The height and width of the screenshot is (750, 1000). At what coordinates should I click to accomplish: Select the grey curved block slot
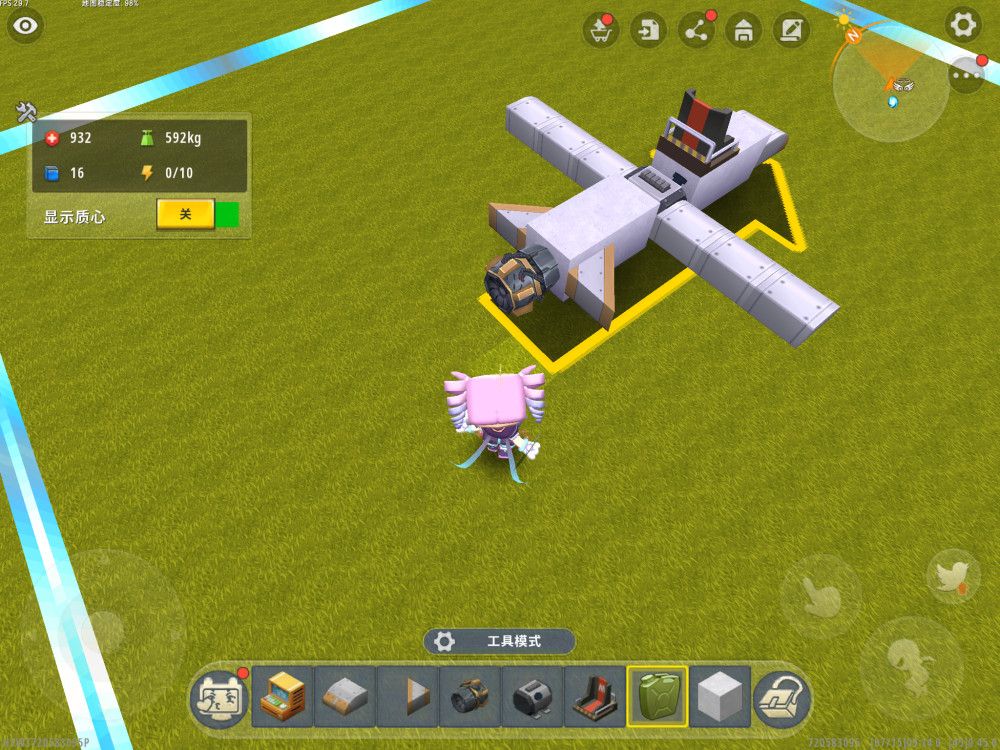pos(345,696)
